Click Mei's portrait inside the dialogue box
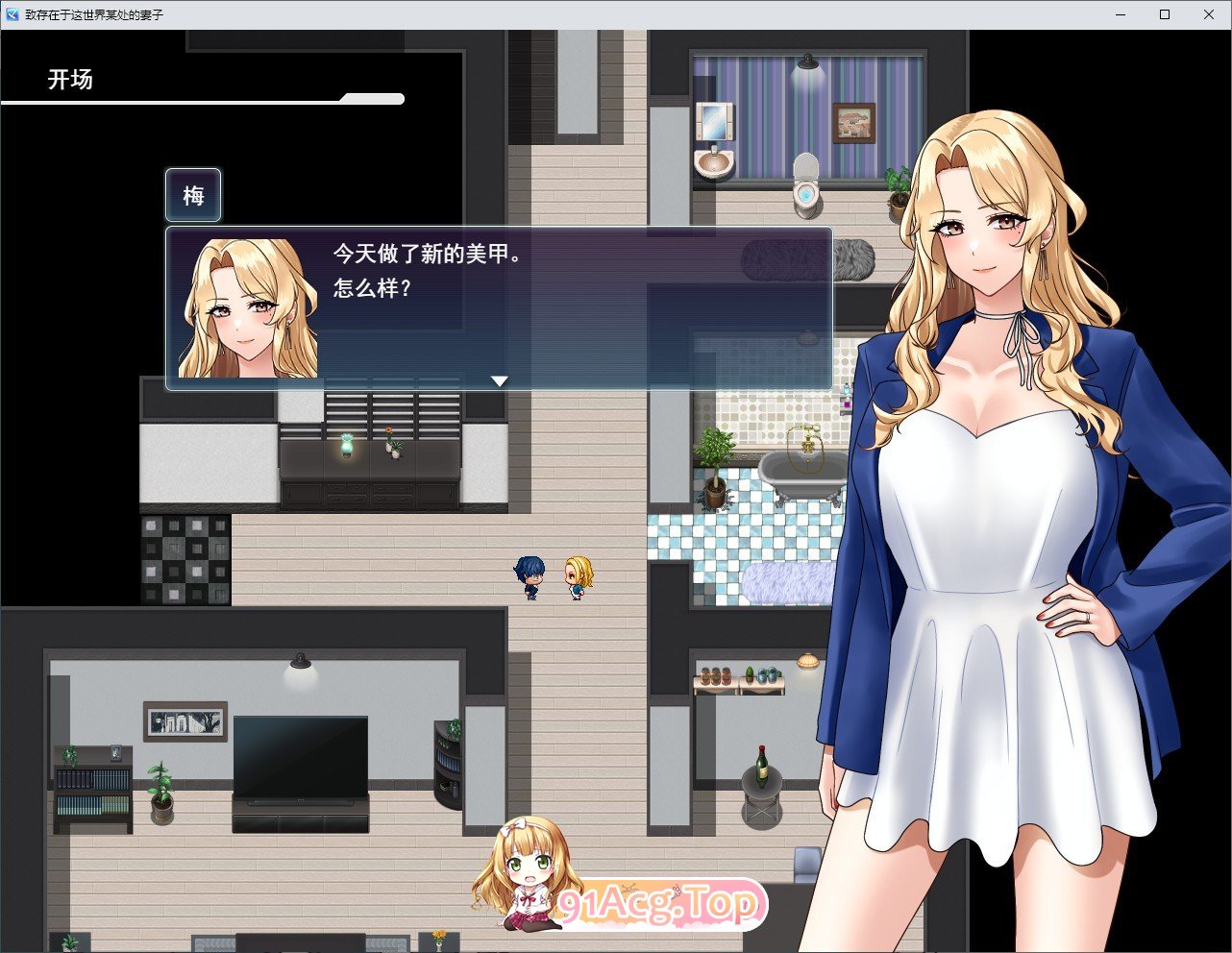The width and height of the screenshot is (1232, 953). click(246, 305)
